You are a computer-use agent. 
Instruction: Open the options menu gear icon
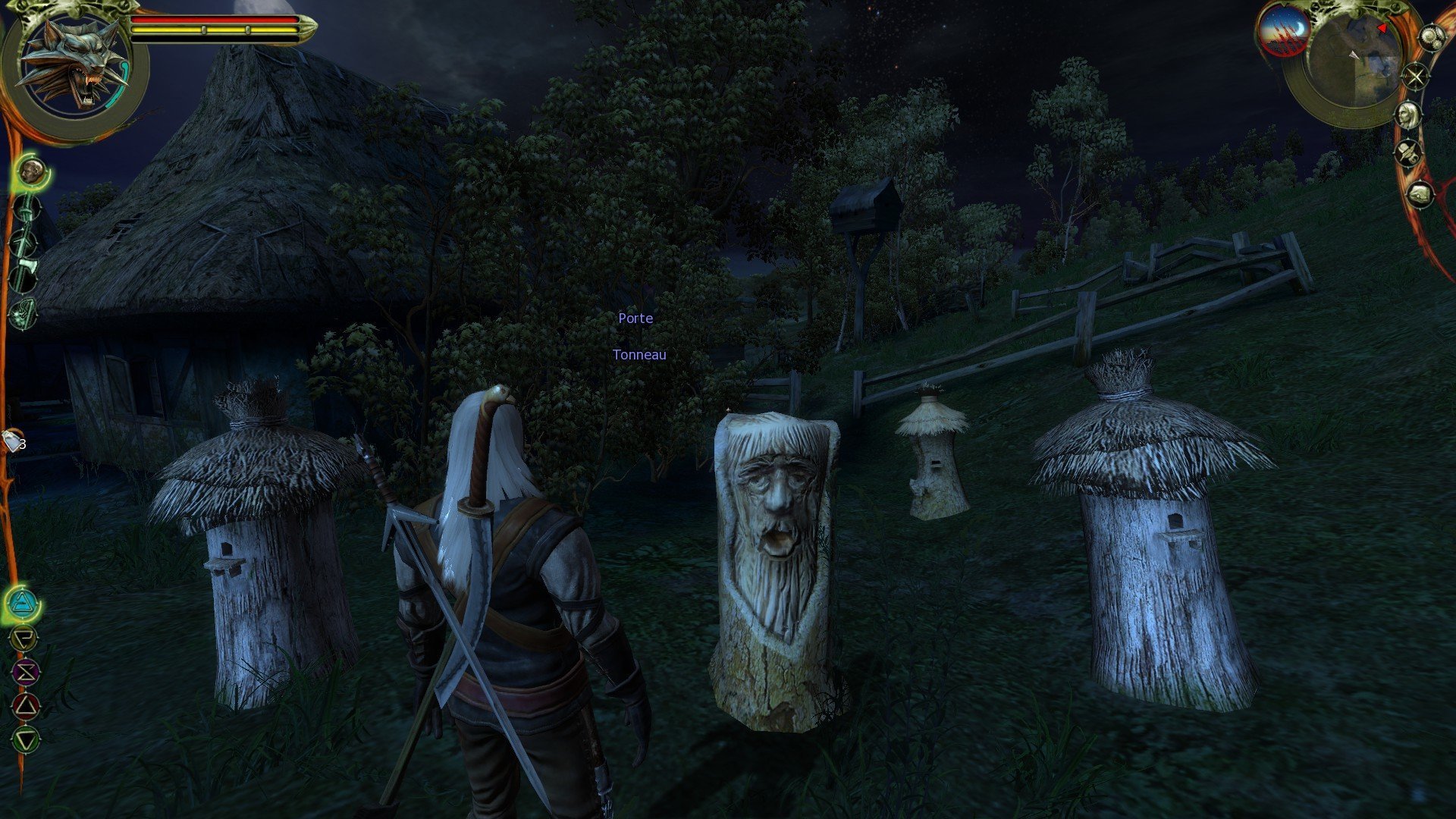[1432, 38]
